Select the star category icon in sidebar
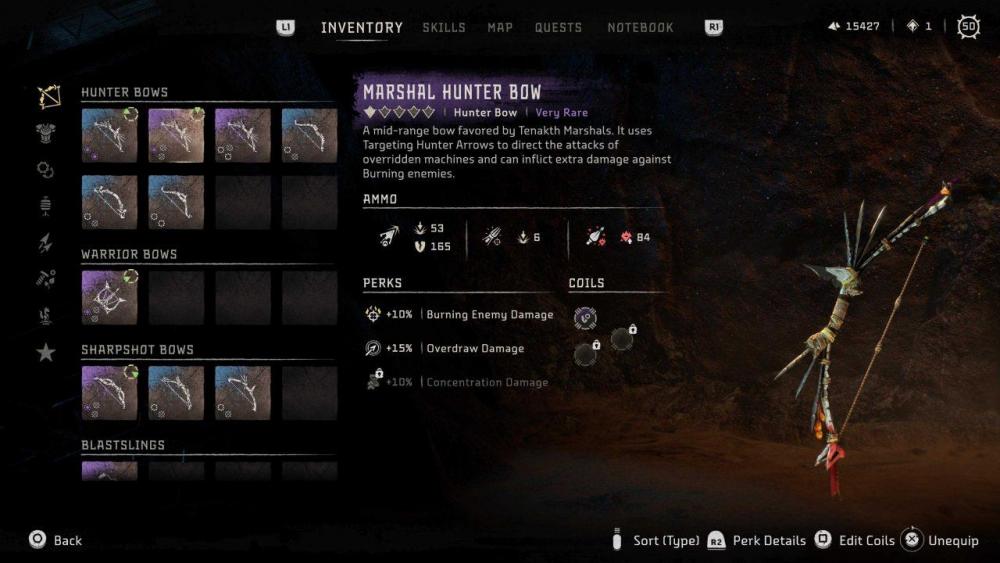The width and height of the screenshot is (1000, 563). point(46,352)
